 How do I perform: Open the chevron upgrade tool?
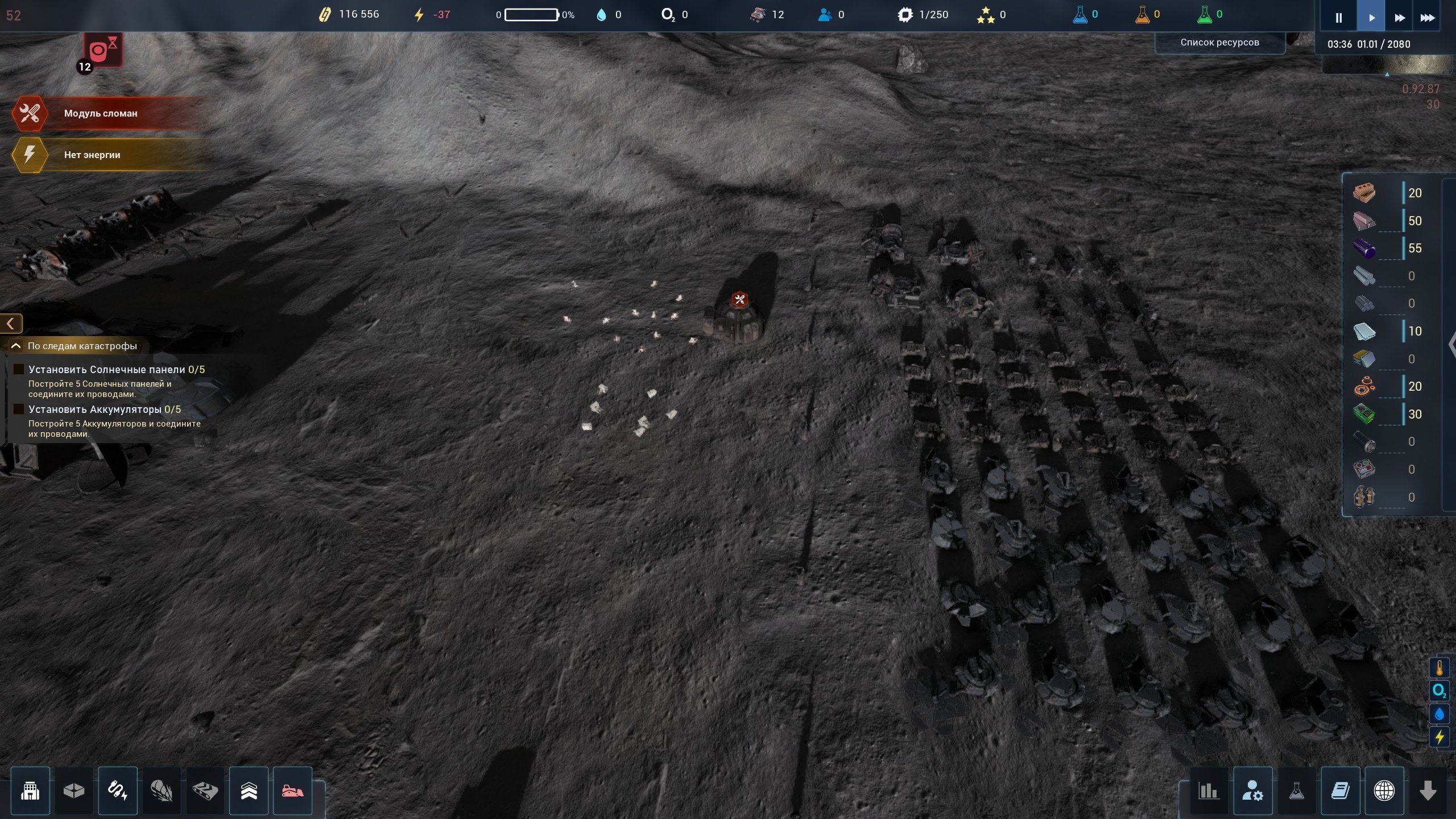[x=249, y=791]
